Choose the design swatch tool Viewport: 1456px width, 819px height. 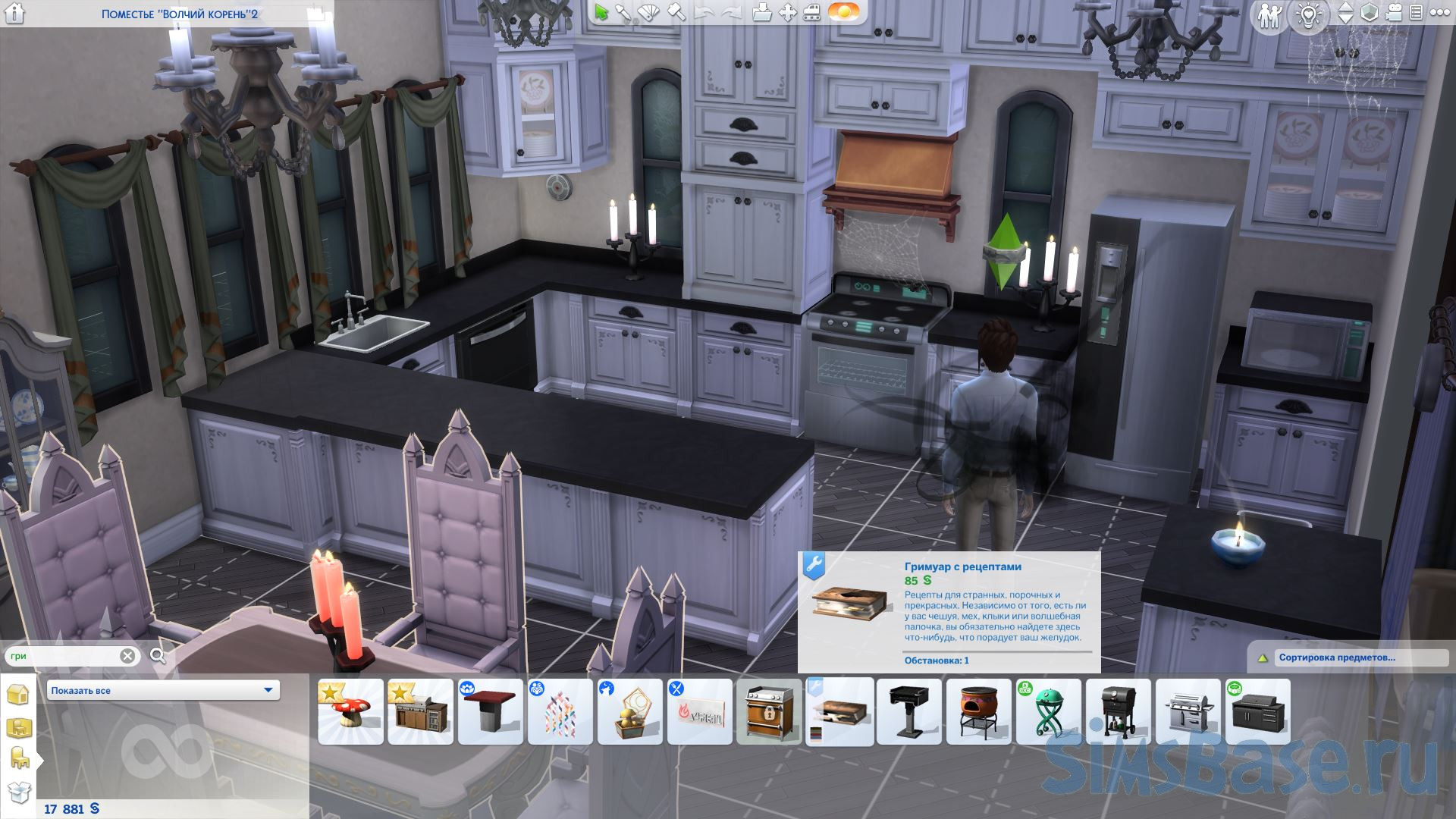click(x=650, y=13)
